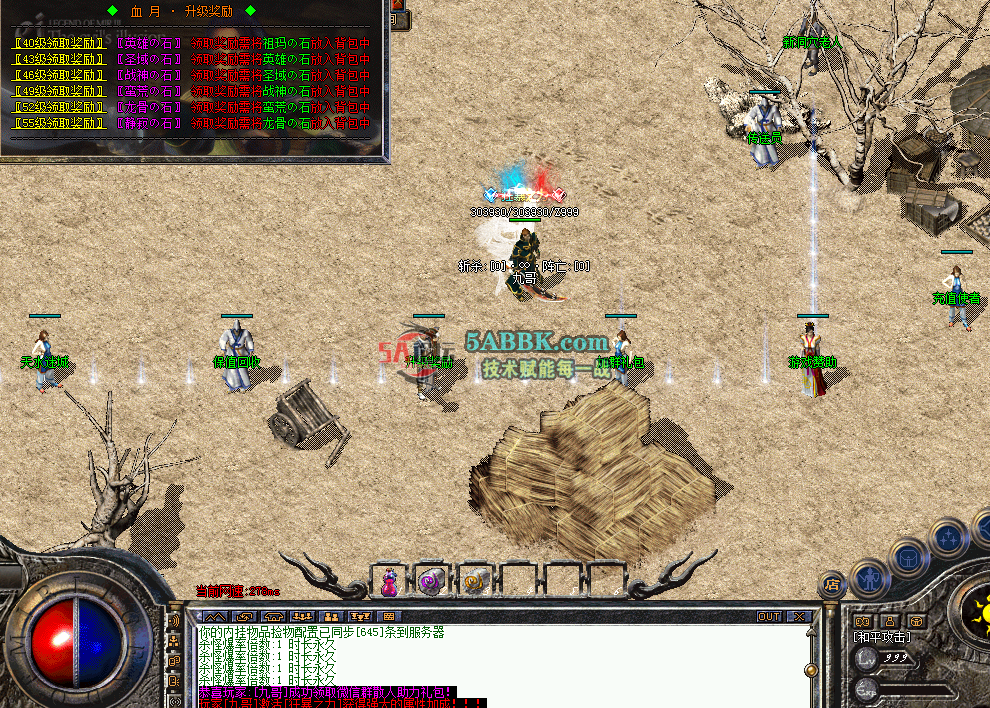
Task: Close the chat panel with X button
Action: 798,617
